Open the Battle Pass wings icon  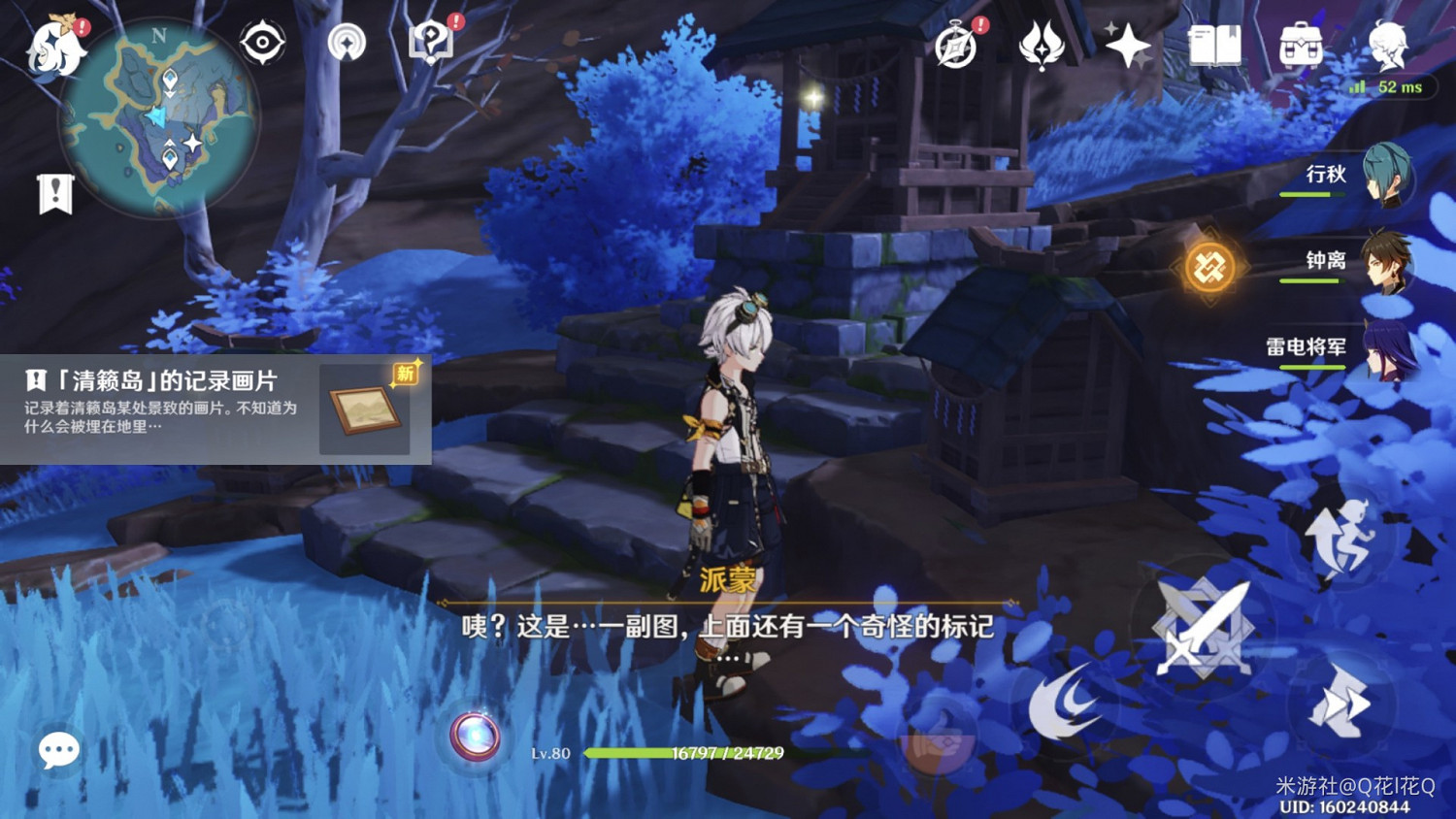pos(1040,43)
